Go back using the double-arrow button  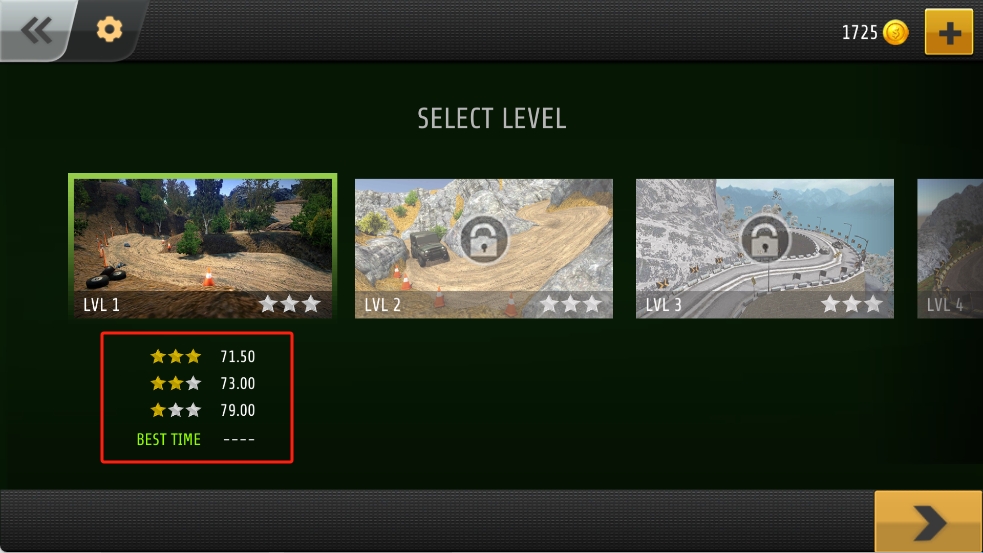36,30
